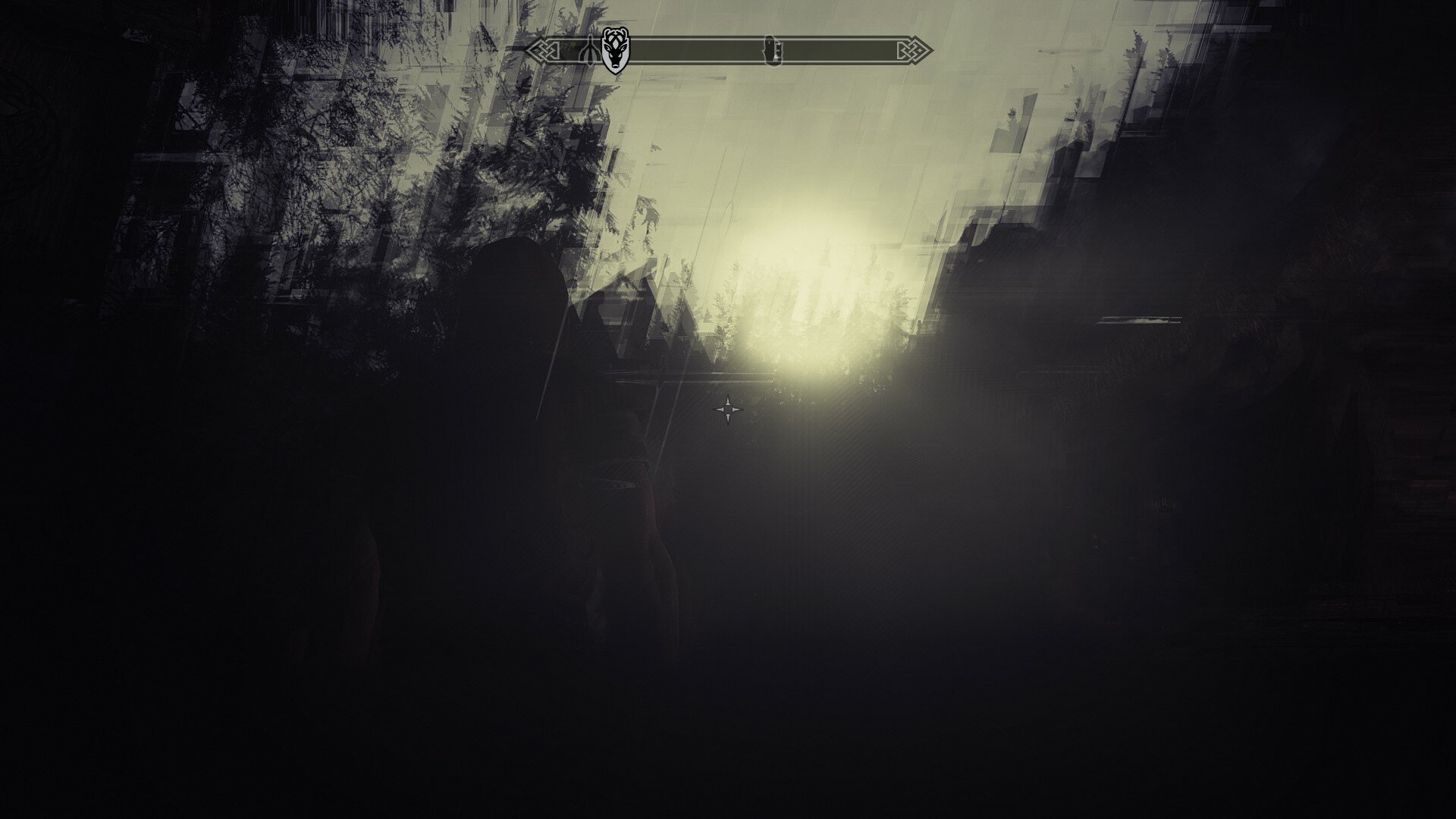Click the stag head marker on the compass
This screenshot has height=819, width=1456.
click(x=617, y=49)
